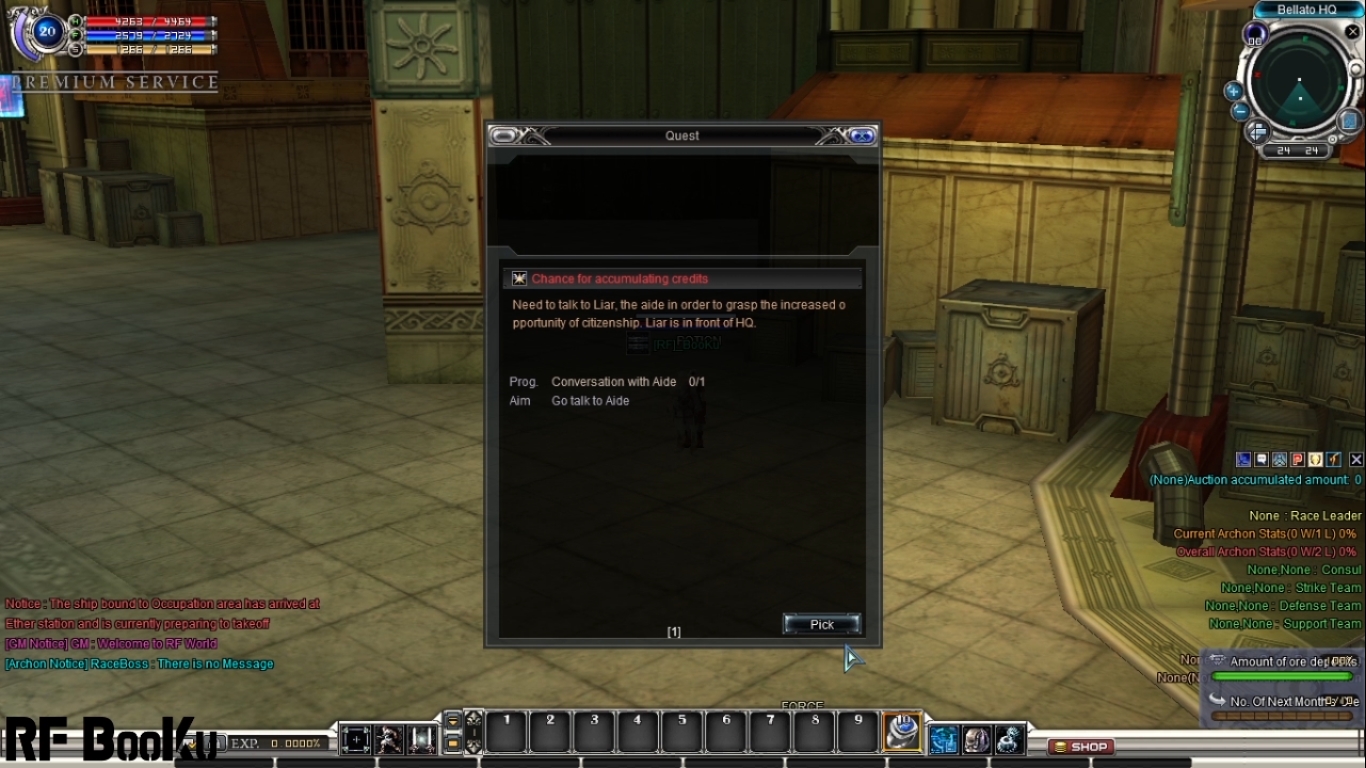This screenshot has height=768, width=1366.
Task: Click the Quest window title bar label
Action: pos(681,135)
